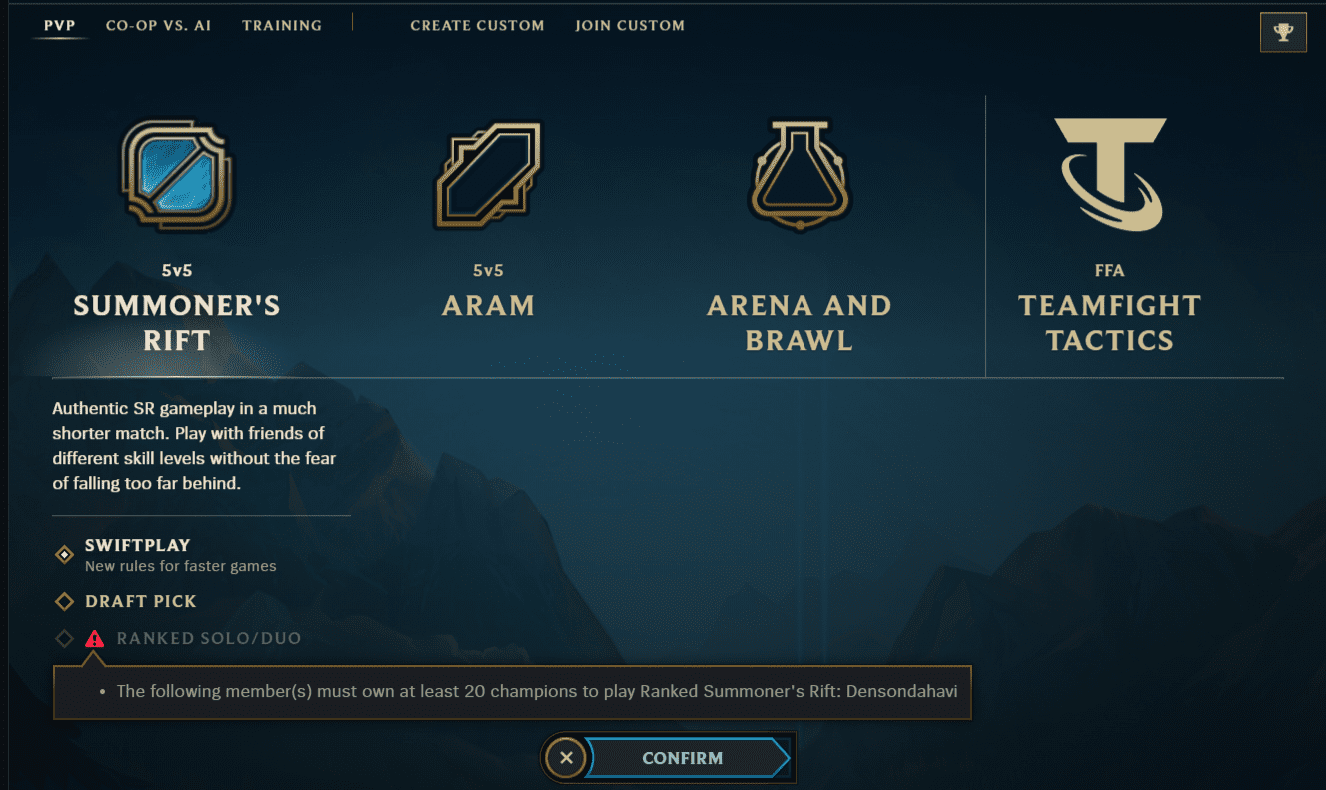
Task: Open the Training tab
Action: coord(281,25)
